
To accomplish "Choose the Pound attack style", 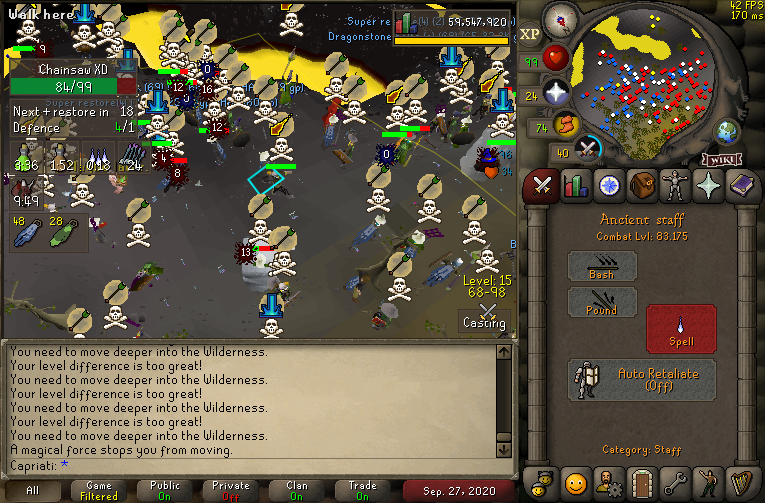I will click(x=602, y=302).
